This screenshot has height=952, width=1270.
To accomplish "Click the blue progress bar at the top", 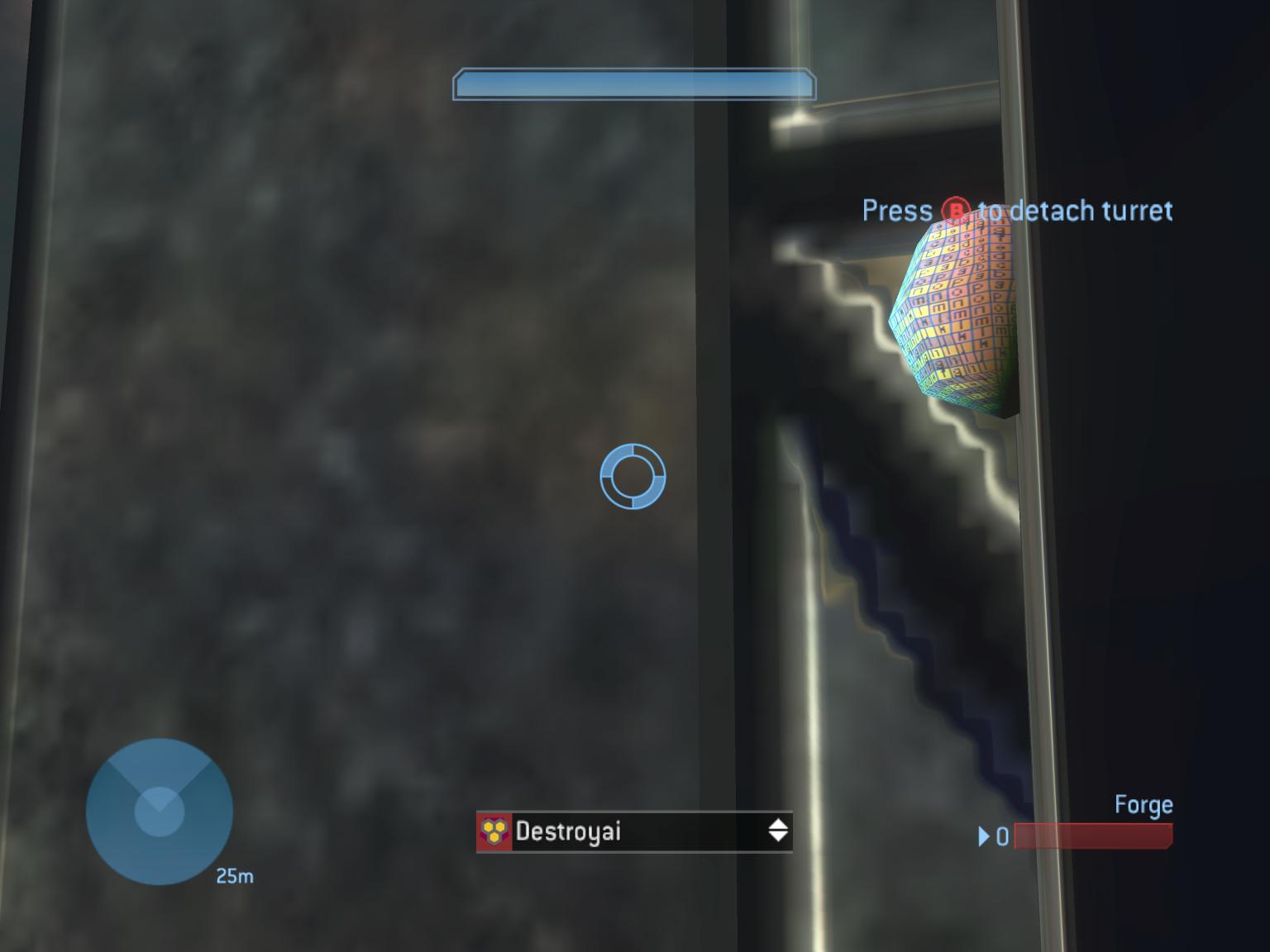I will 633,83.
